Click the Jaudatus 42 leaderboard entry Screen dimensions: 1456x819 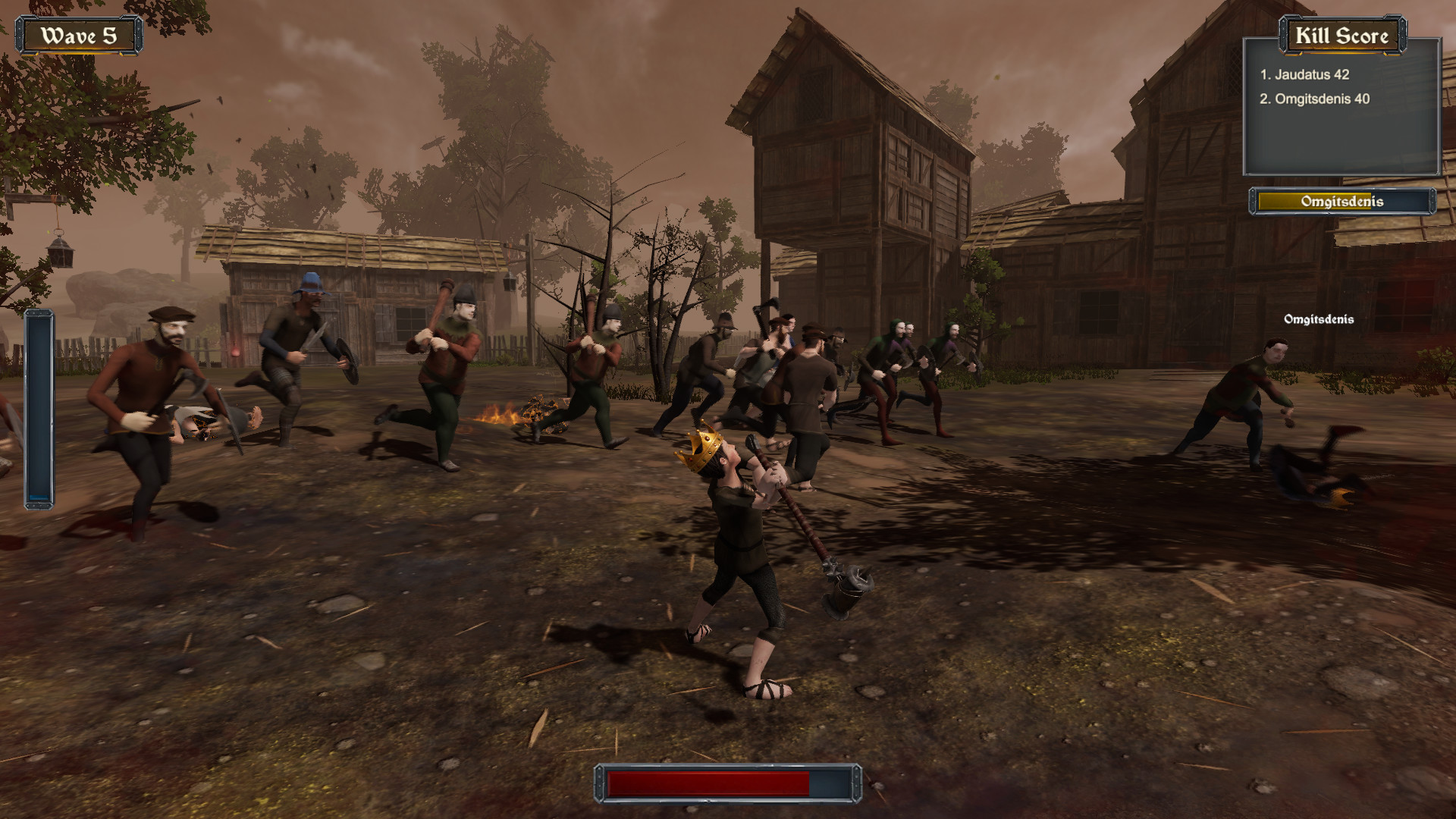point(1305,75)
